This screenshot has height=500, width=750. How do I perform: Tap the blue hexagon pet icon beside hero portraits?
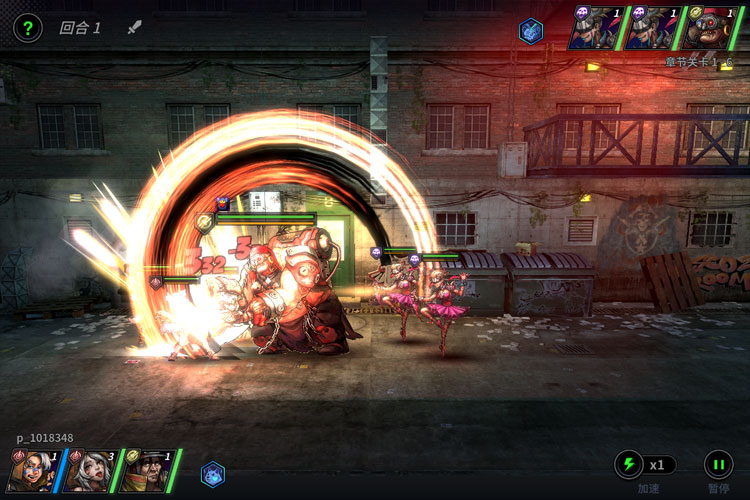point(212,474)
